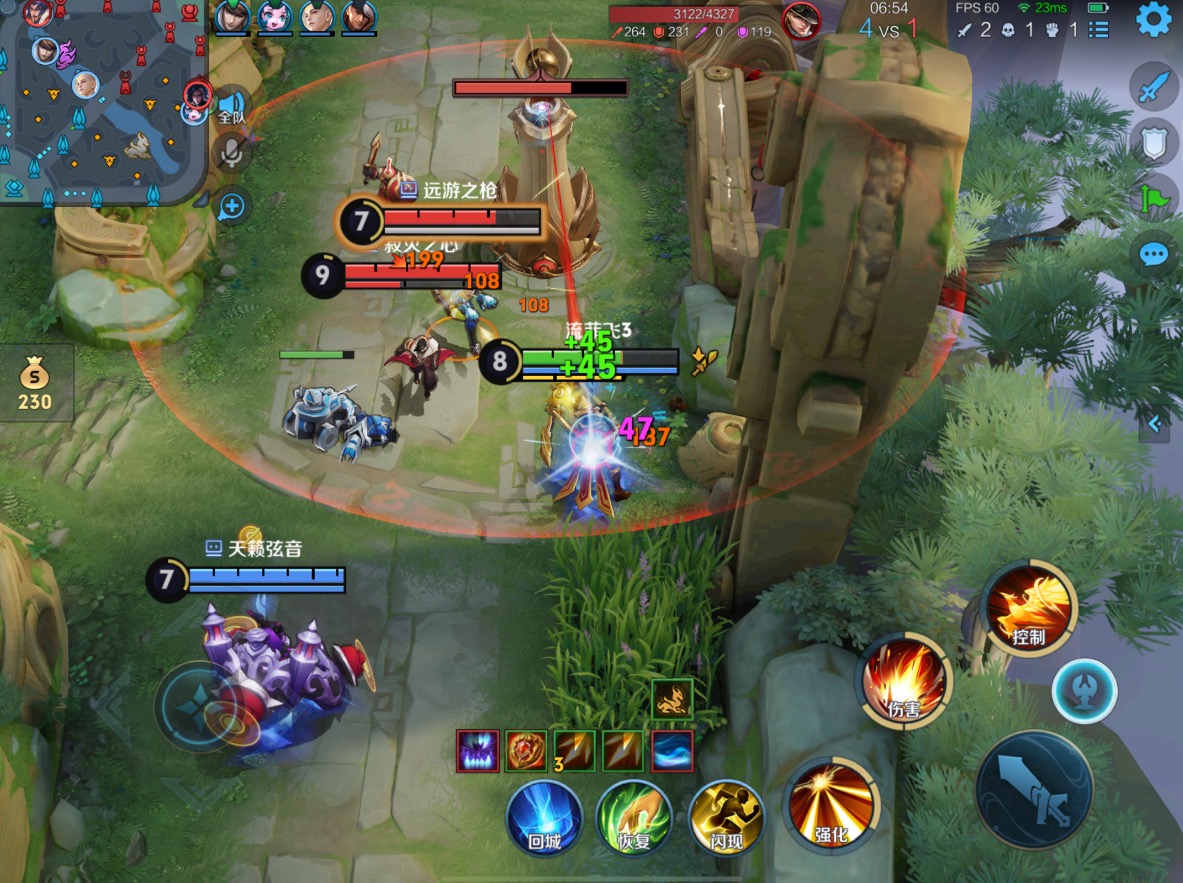Open the settings gear menu
The height and width of the screenshot is (883, 1183).
(x=1153, y=19)
